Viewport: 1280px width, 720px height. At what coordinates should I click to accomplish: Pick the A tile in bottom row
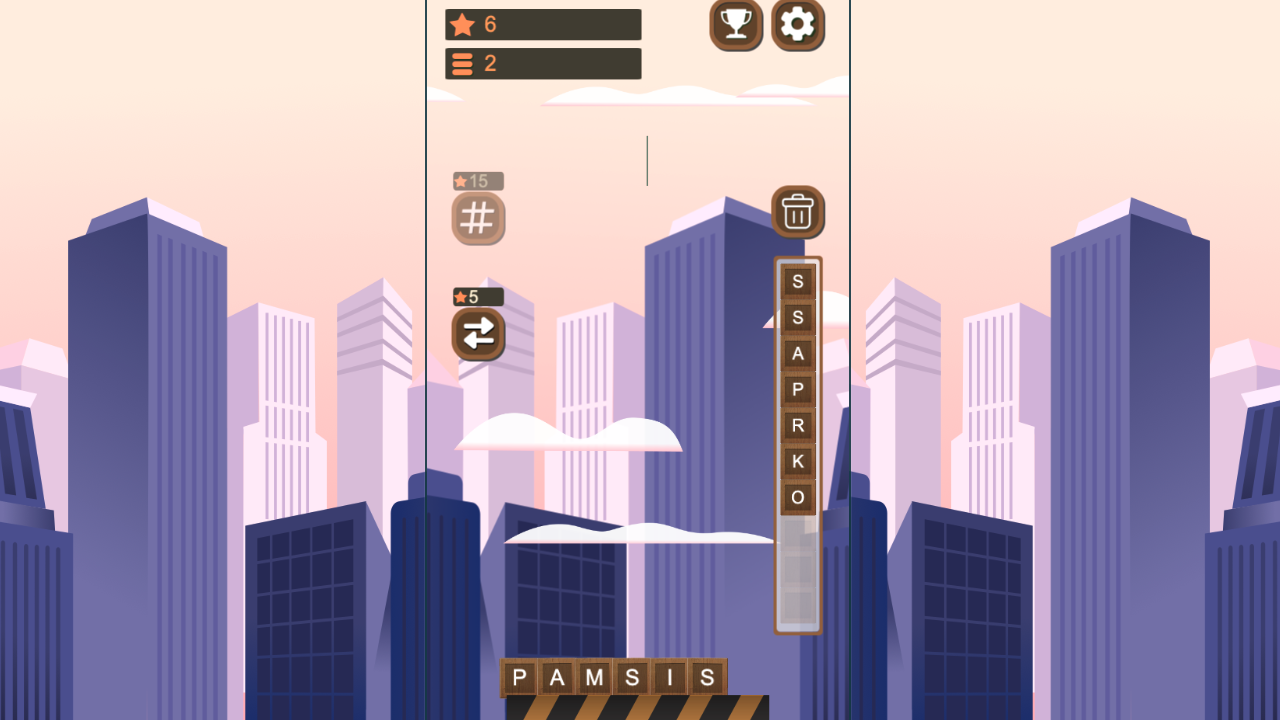557,678
